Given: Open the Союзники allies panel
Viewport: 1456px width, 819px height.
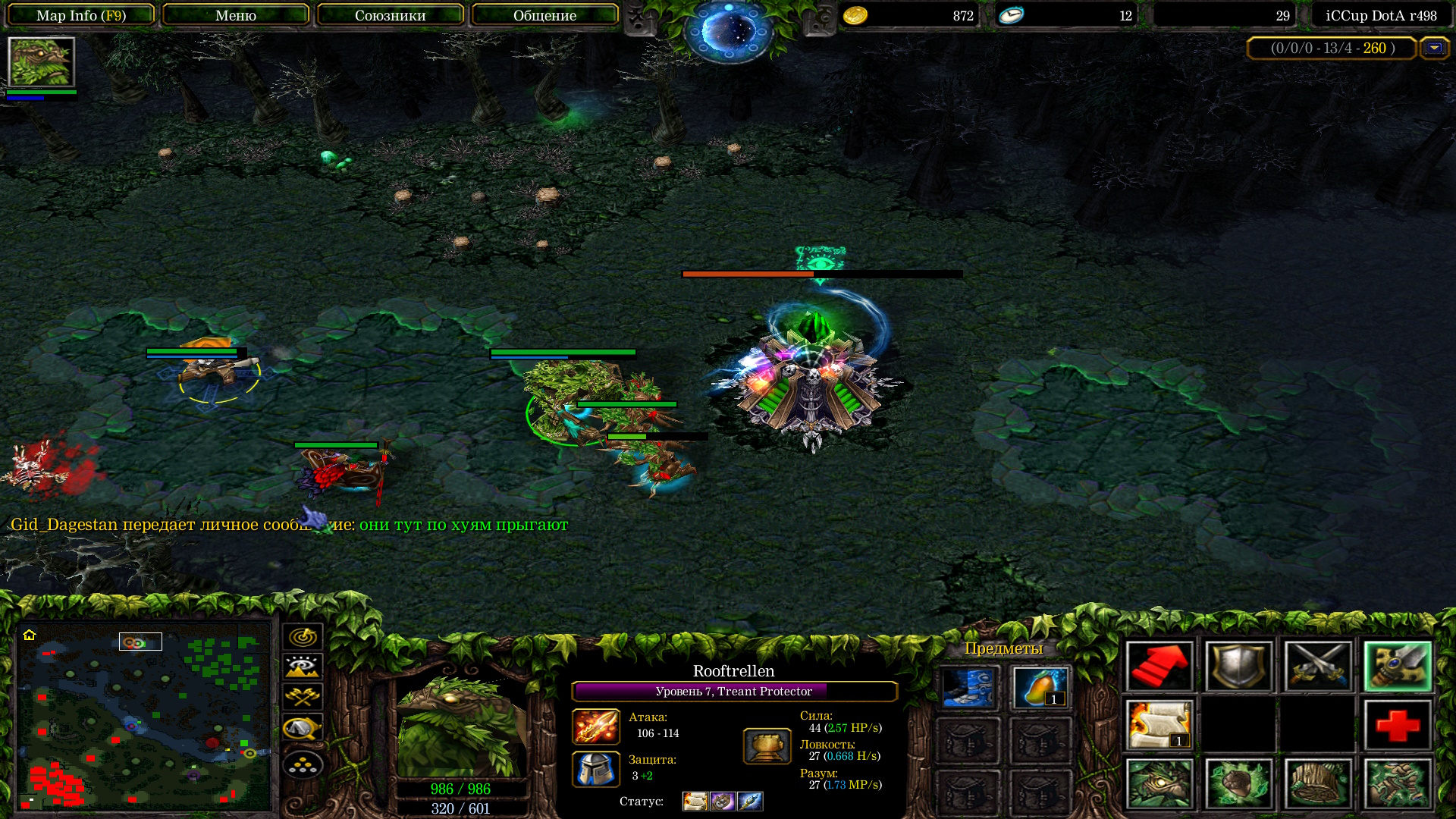Looking at the screenshot, I should [390, 15].
